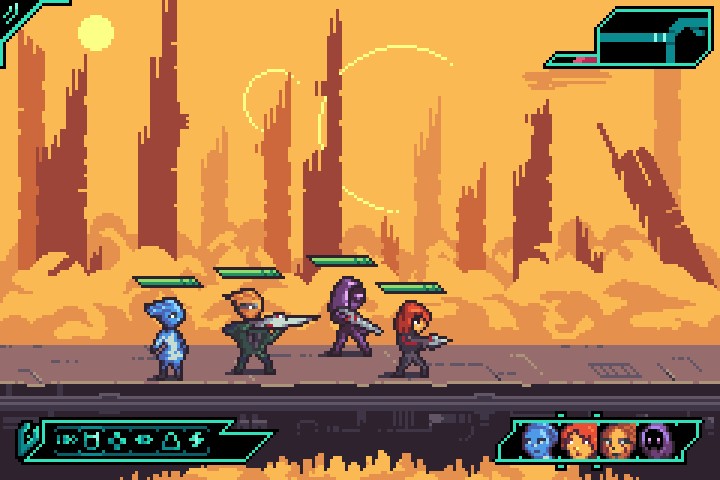
Task: Click the minimap panel
Action: [640, 38]
